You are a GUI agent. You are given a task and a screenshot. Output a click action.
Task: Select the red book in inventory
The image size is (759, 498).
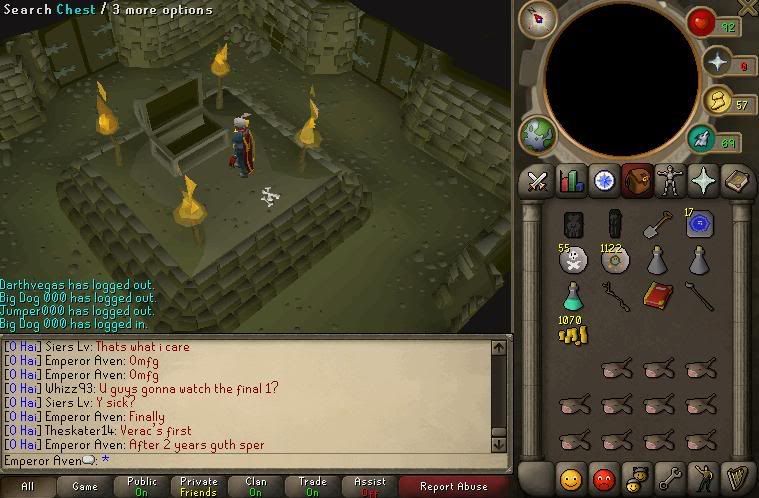tap(657, 295)
